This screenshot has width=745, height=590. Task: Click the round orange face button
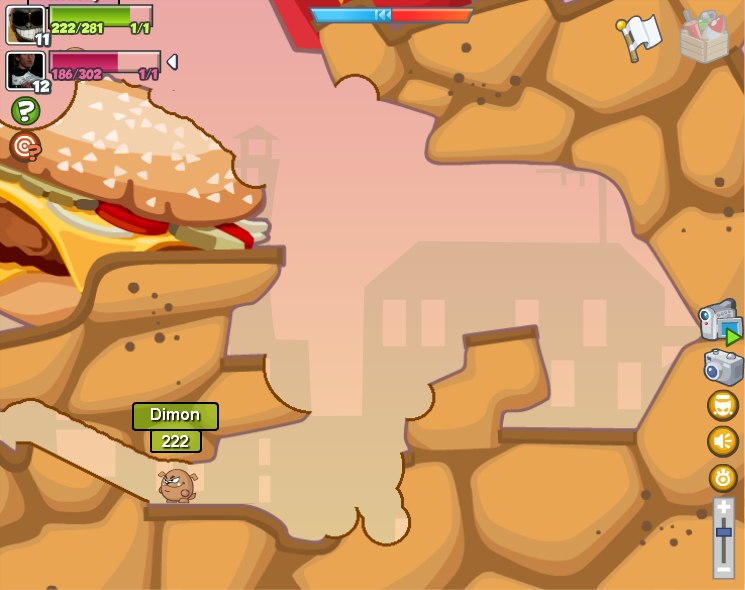[723, 405]
